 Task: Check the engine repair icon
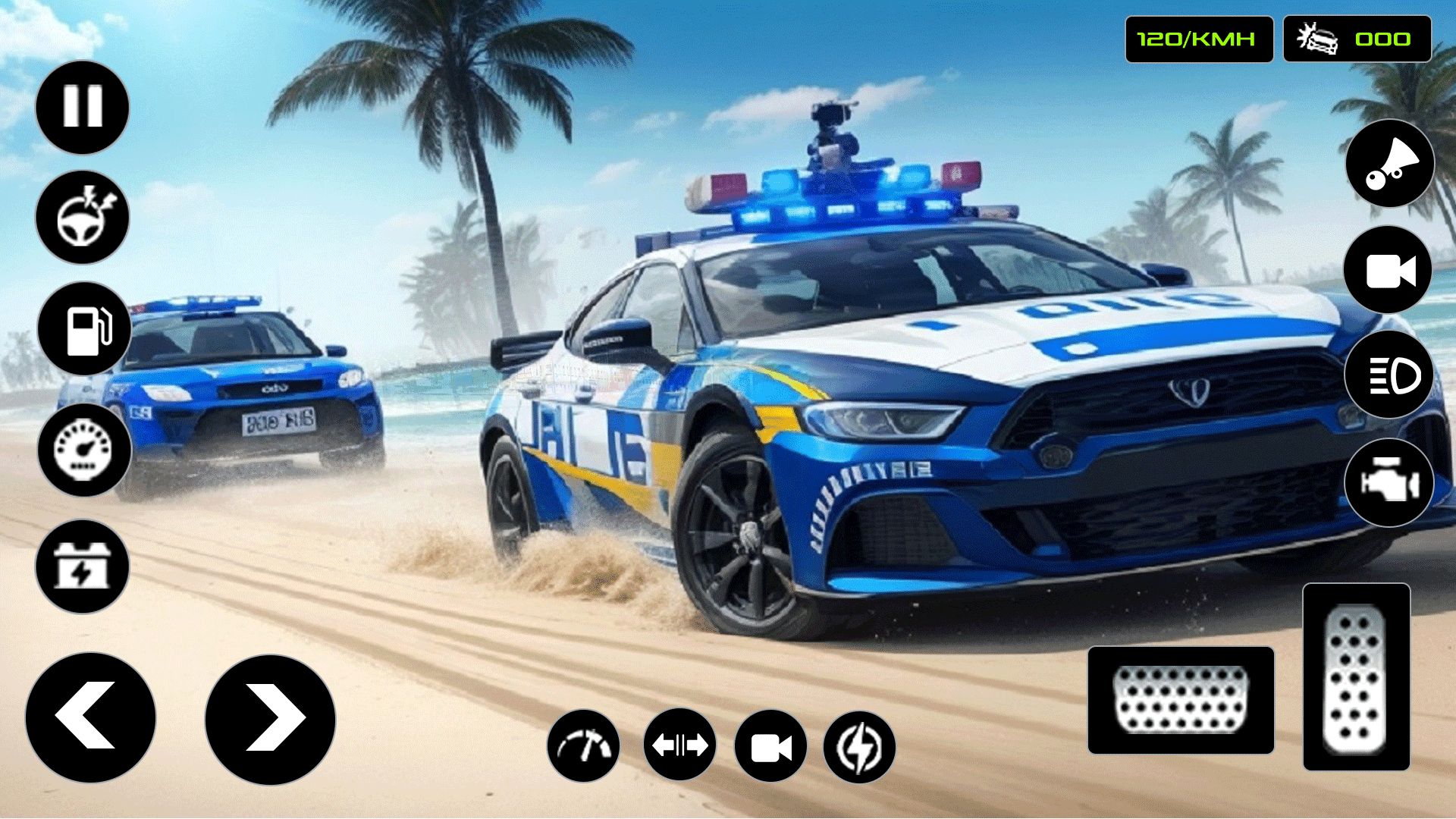pos(1389,483)
